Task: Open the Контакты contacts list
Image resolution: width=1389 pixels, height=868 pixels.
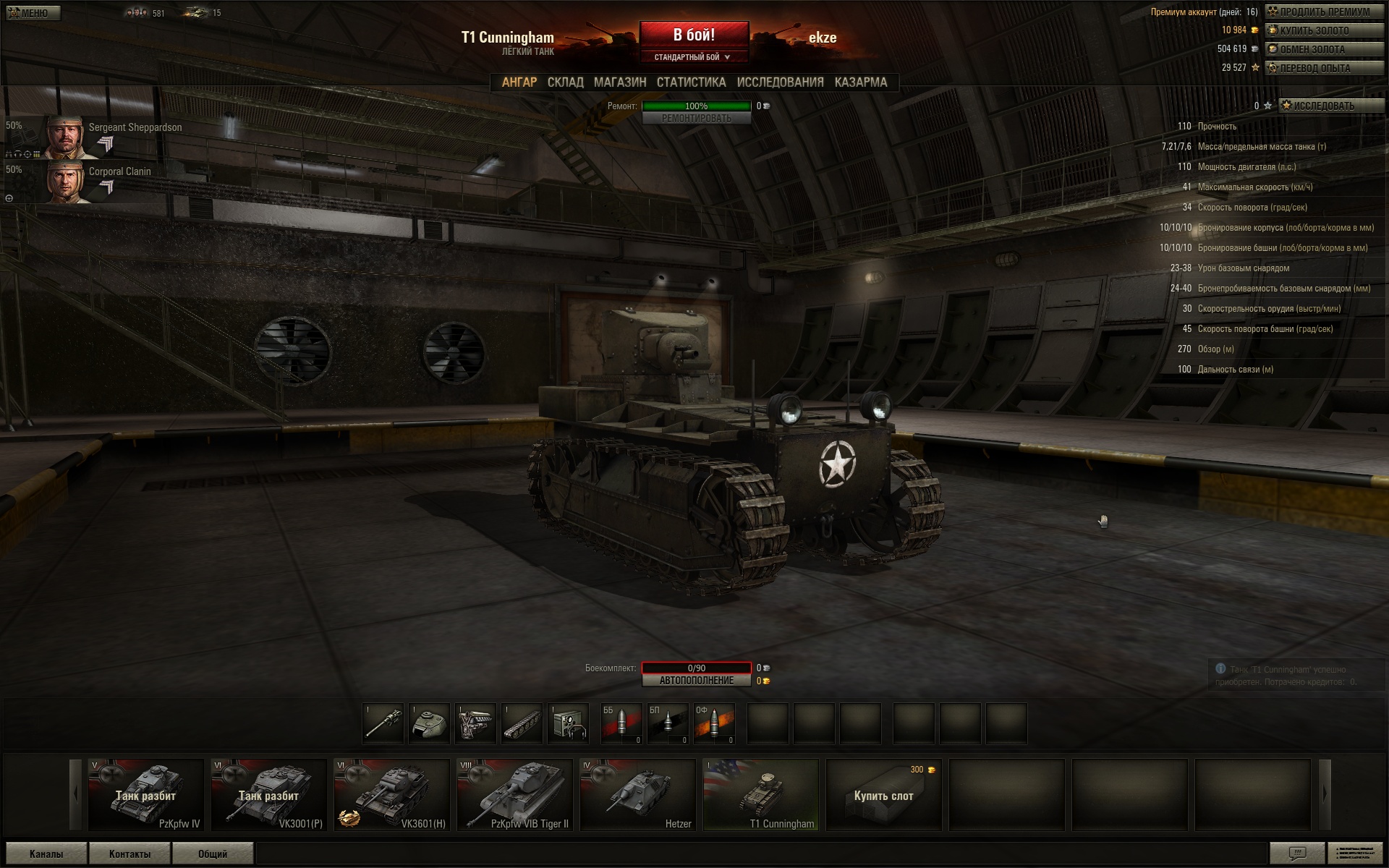Action: (129, 854)
